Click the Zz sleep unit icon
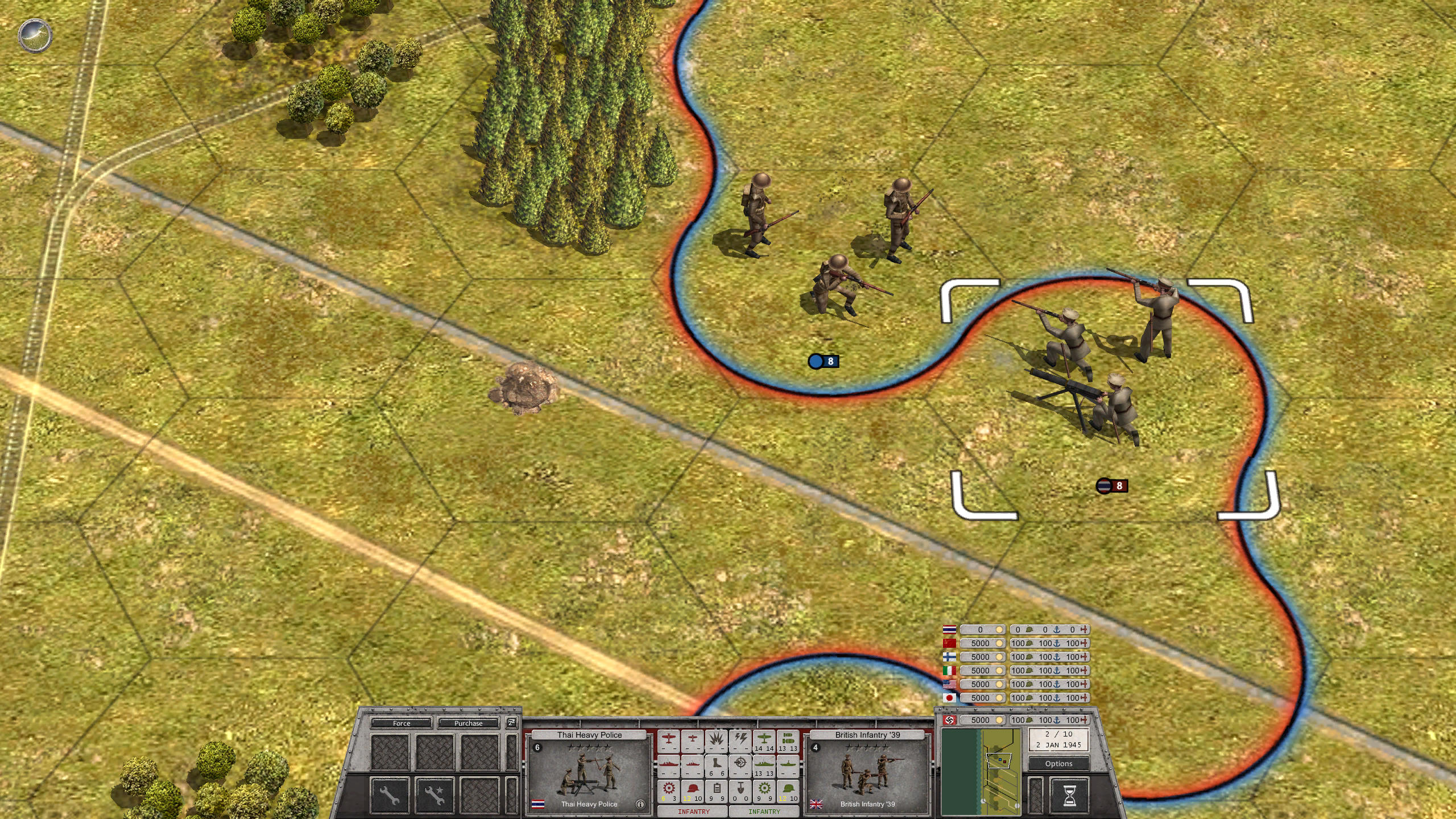The width and height of the screenshot is (1456, 819). coord(511,723)
